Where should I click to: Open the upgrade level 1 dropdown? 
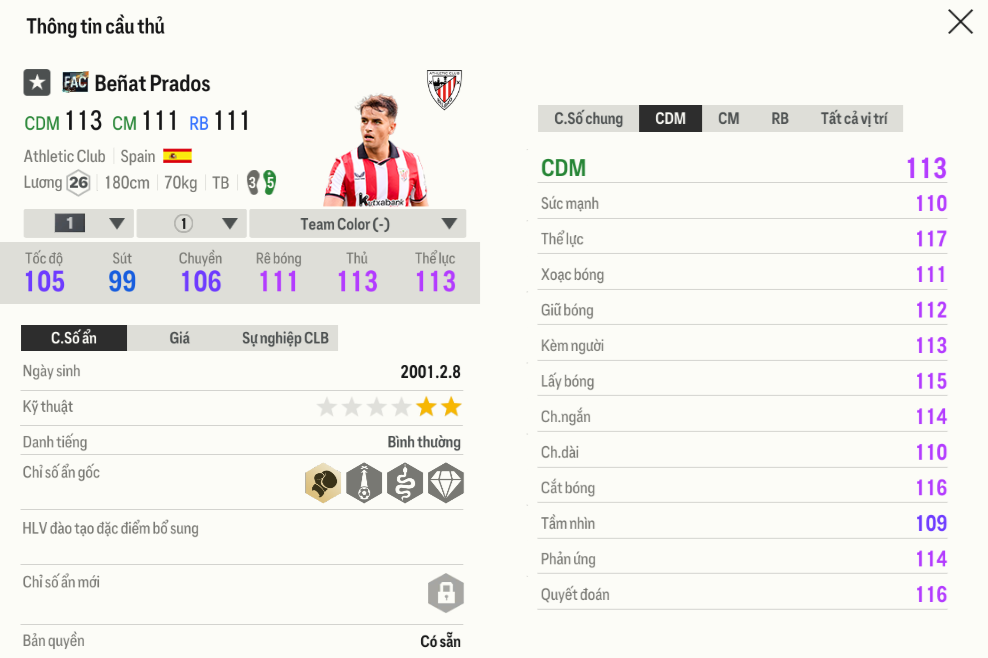(x=78, y=224)
